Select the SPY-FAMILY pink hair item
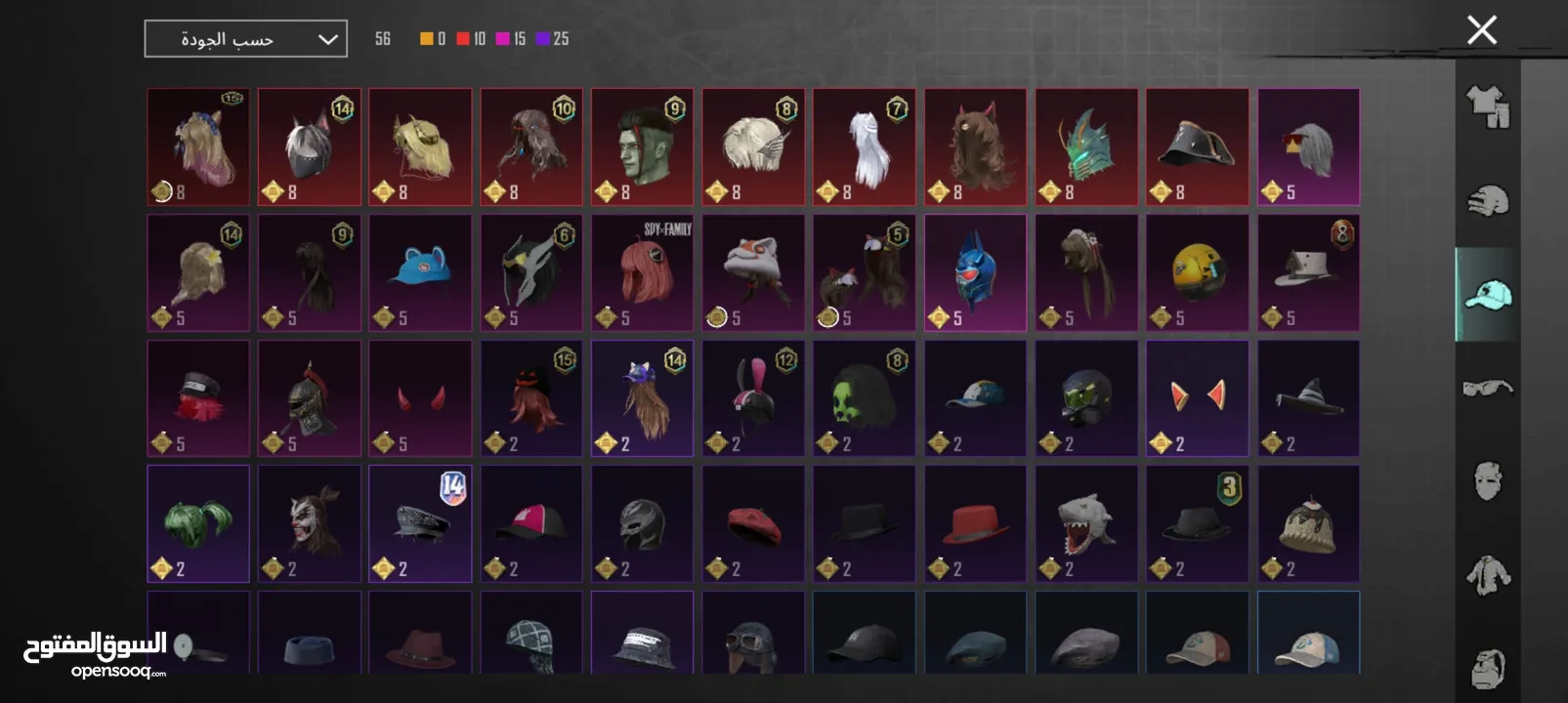The height and width of the screenshot is (703, 1568). click(642, 272)
